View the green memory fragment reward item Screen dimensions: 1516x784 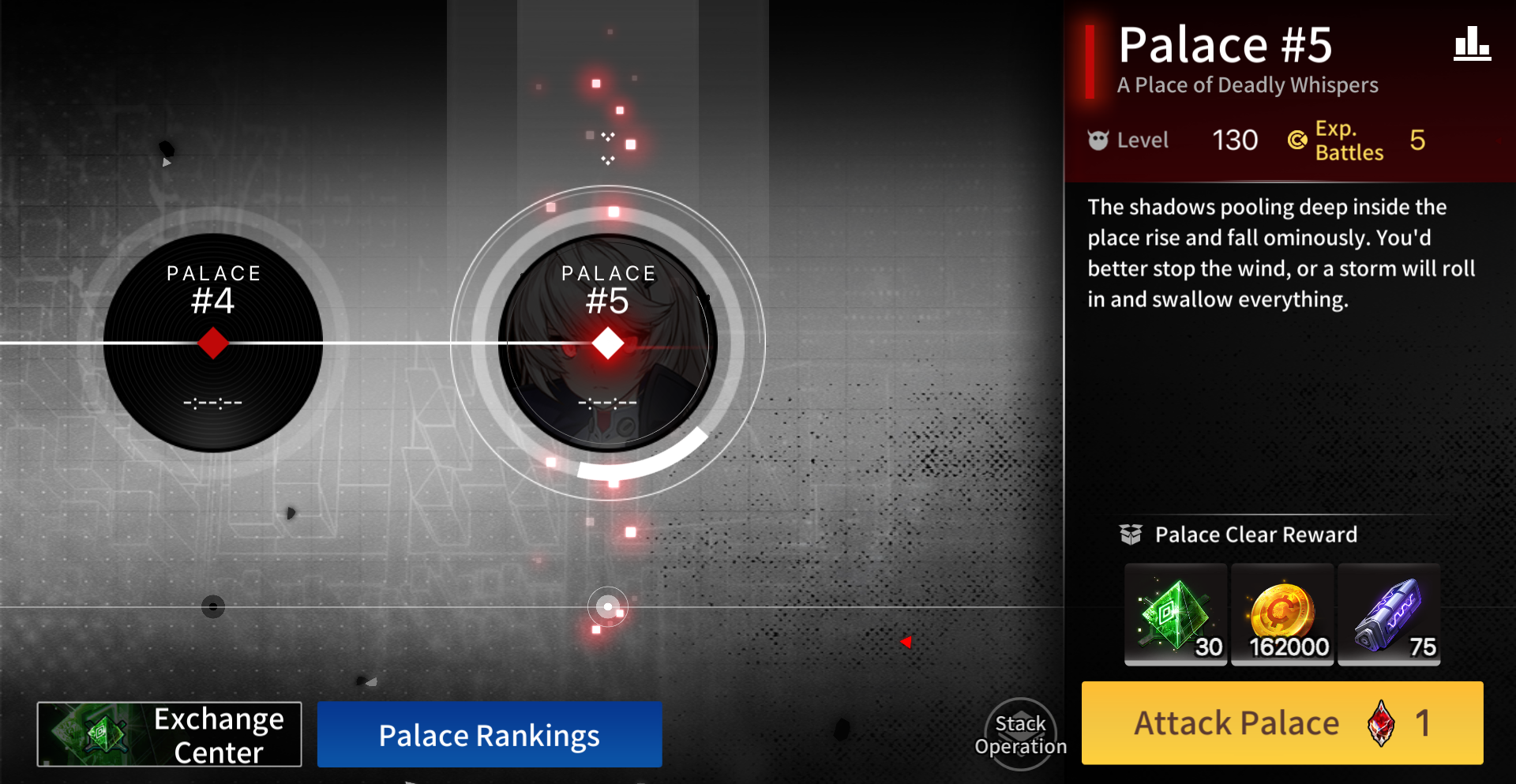(x=1175, y=616)
